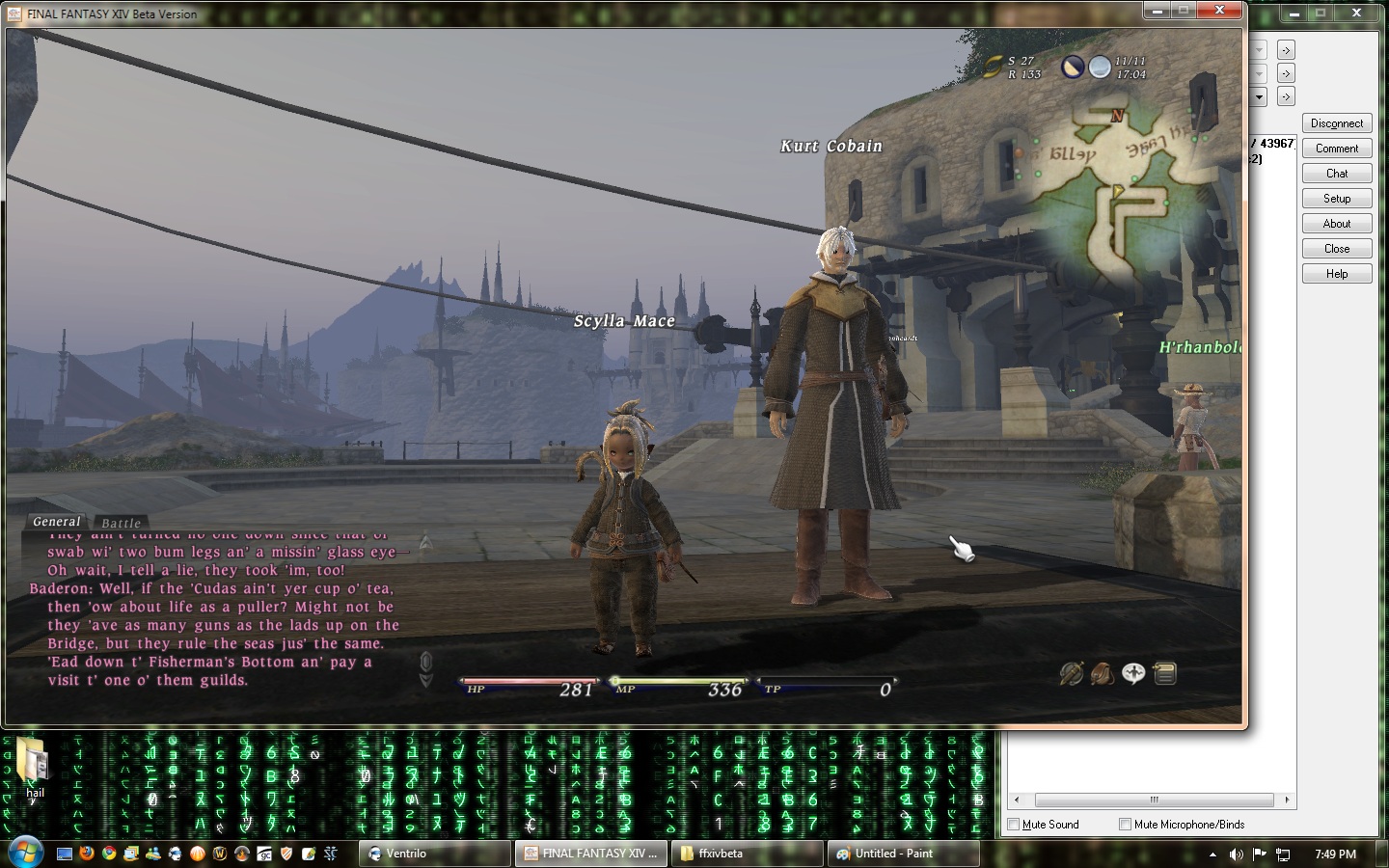Click the emote speech bubble icon
The height and width of the screenshot is (868, 1389).
[1133, 673]
